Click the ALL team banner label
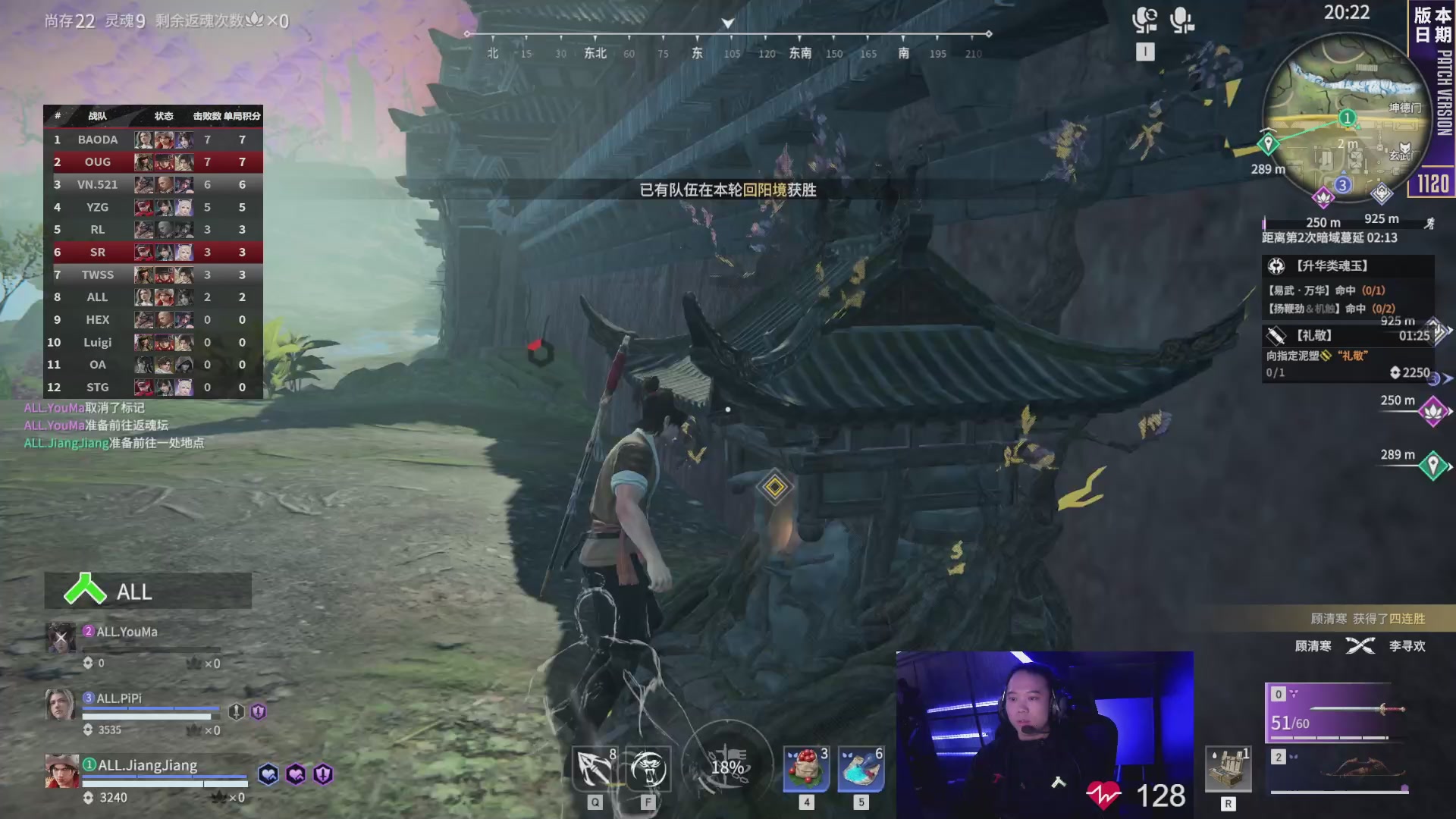Image resolution: width=1456 pixels, height=819 pixels. click(133, 592)
